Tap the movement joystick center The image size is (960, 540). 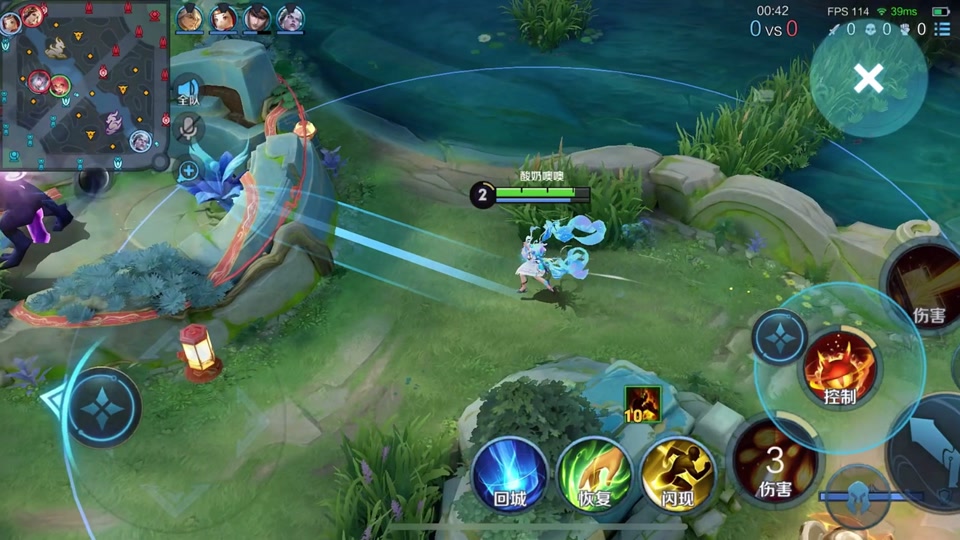(x=104, y=406)
